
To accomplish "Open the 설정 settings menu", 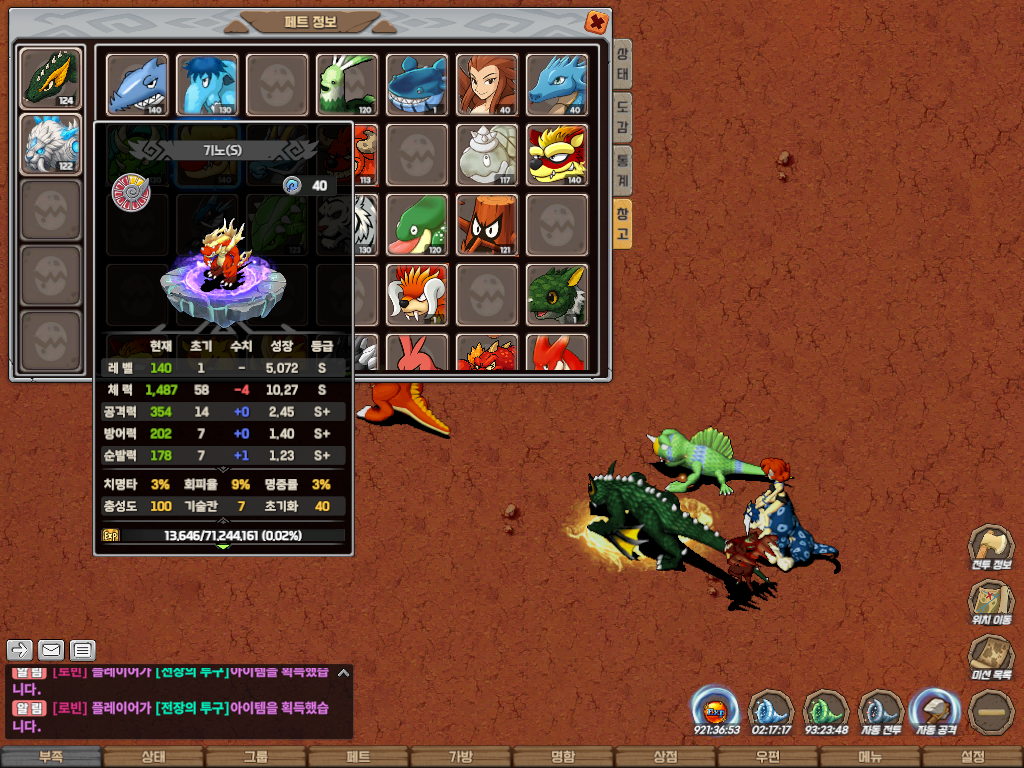I will click(972, 757).
